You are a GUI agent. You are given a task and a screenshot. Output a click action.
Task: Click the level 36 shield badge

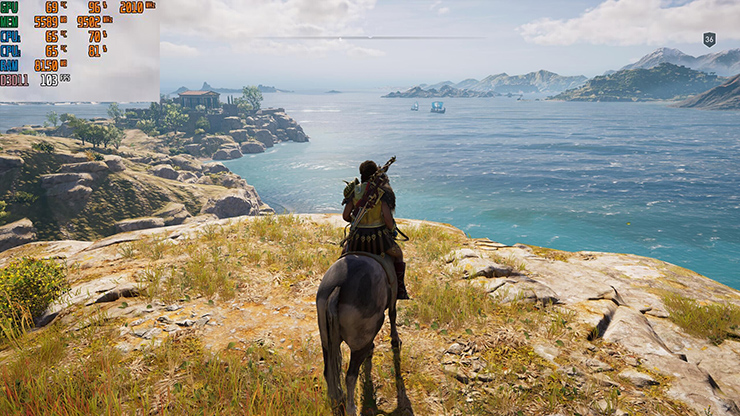click(x=709, y=40)
